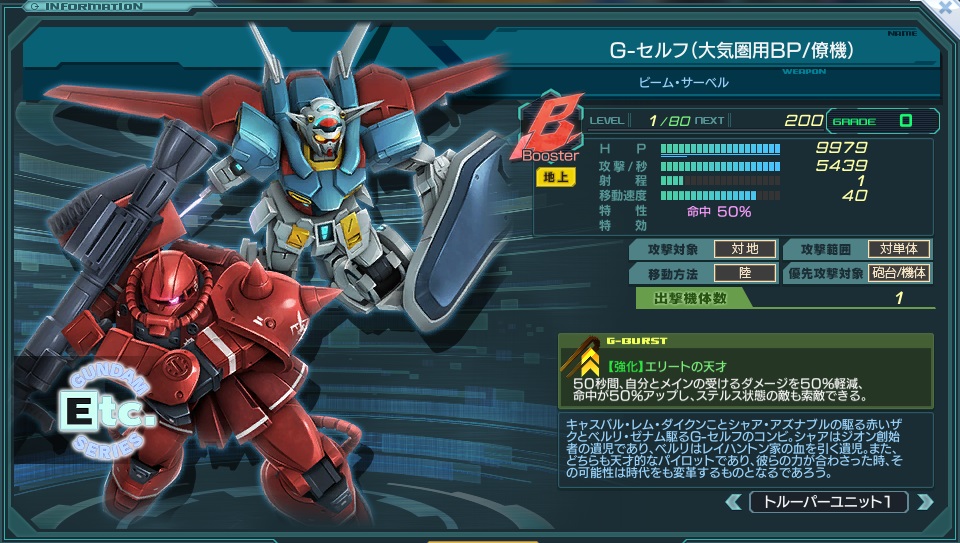Go to the previous trooper unit
Image resolution: width=960 pixels, height=543 pixels.
pos(733,502)
